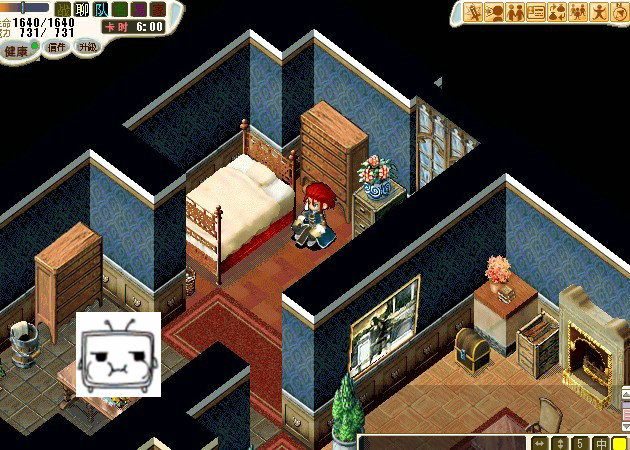Open the name card icon
Image resolution: width=630 pixels, height=450 pixels.
[535, 13]
